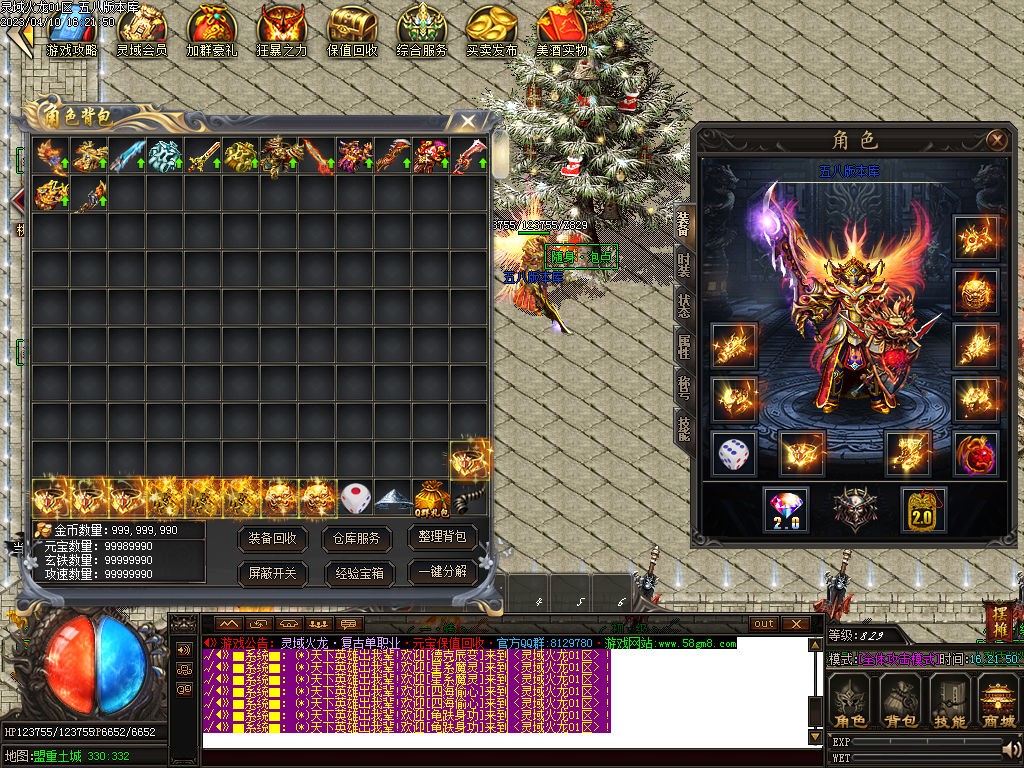Close the 角色 character panel
Viewport: 1024px width, 768px height.
coord(996,140)
